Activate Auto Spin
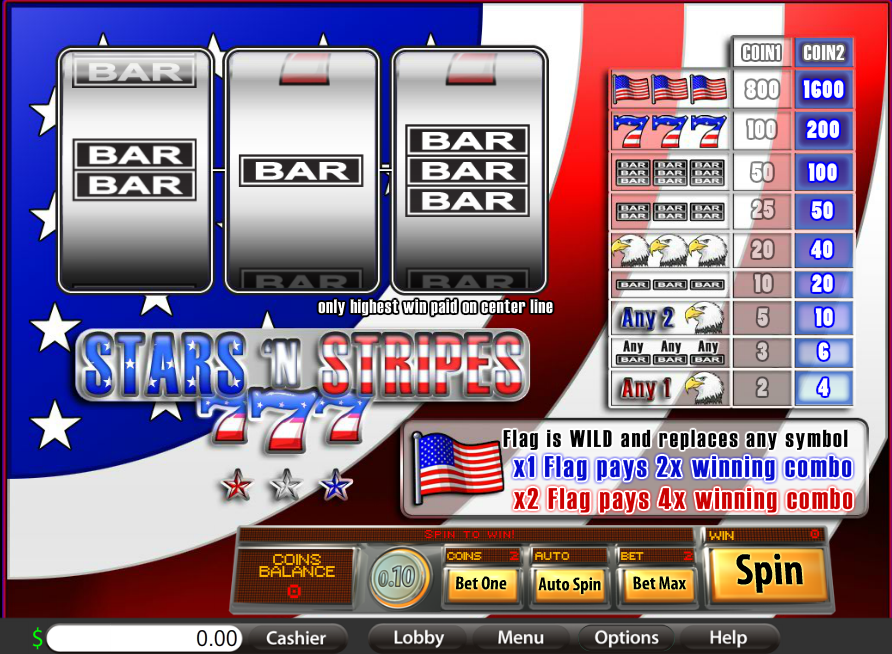This screenshot has width=892, height=654. [x=569, y=584]
